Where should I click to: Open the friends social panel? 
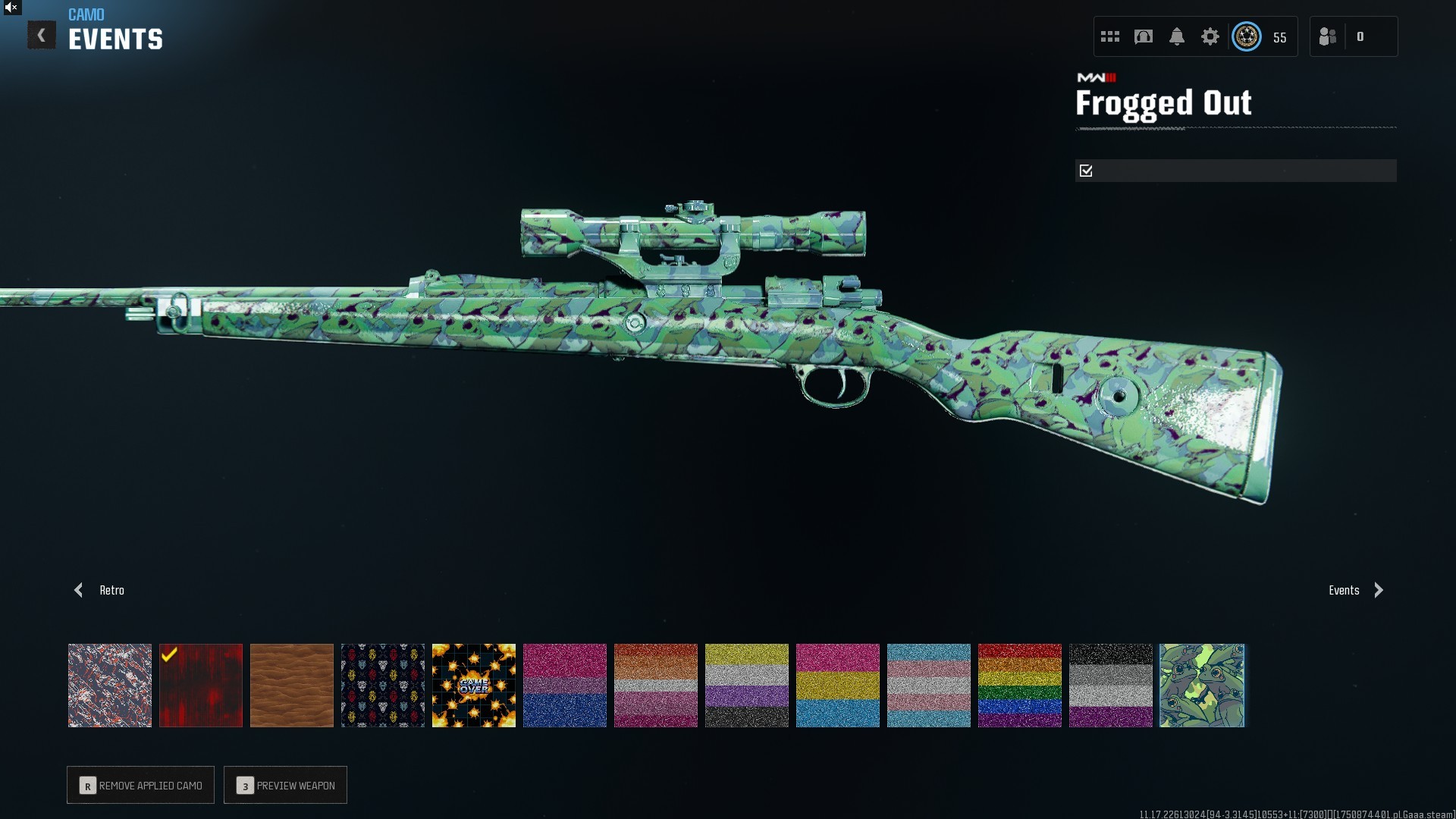click(1329, 36)
